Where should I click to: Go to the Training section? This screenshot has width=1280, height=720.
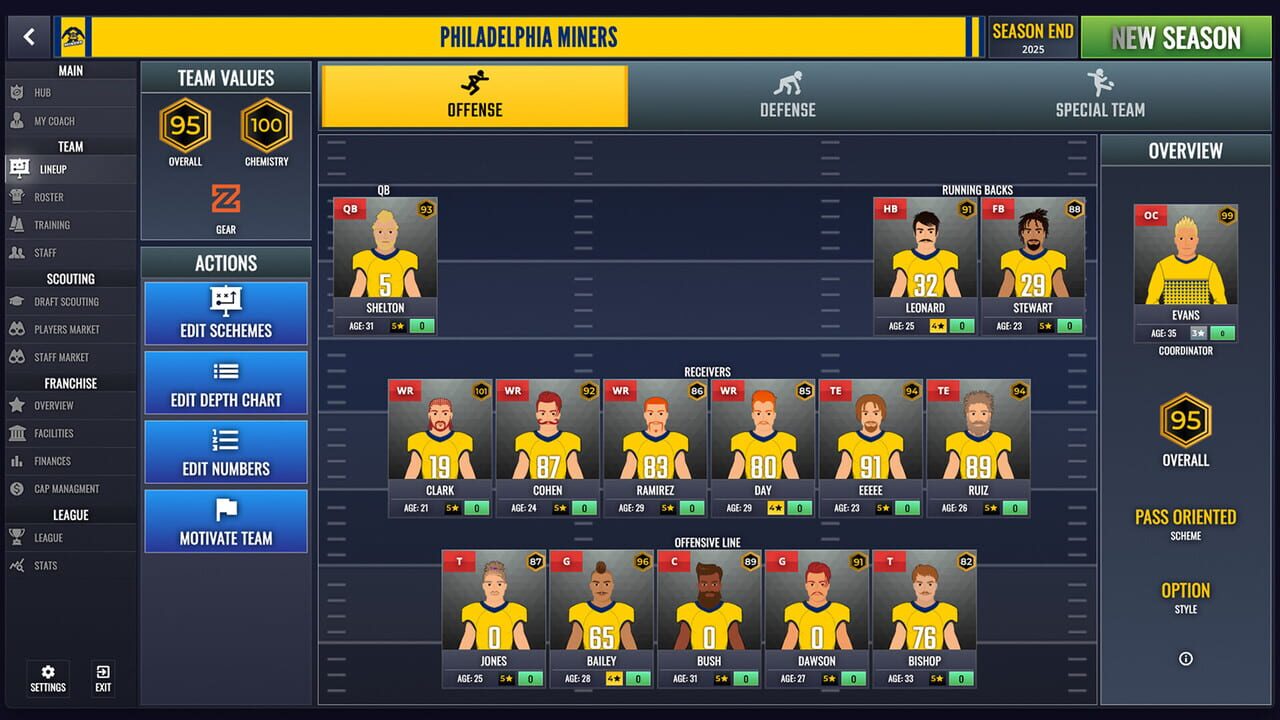[60, 224]
